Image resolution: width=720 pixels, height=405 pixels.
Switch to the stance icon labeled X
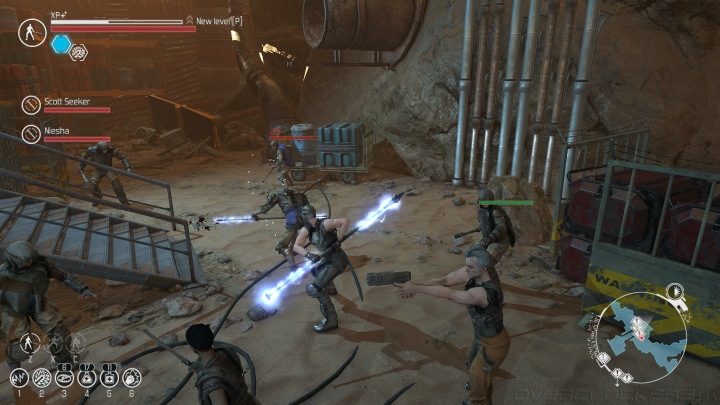[x=55, y=344]
